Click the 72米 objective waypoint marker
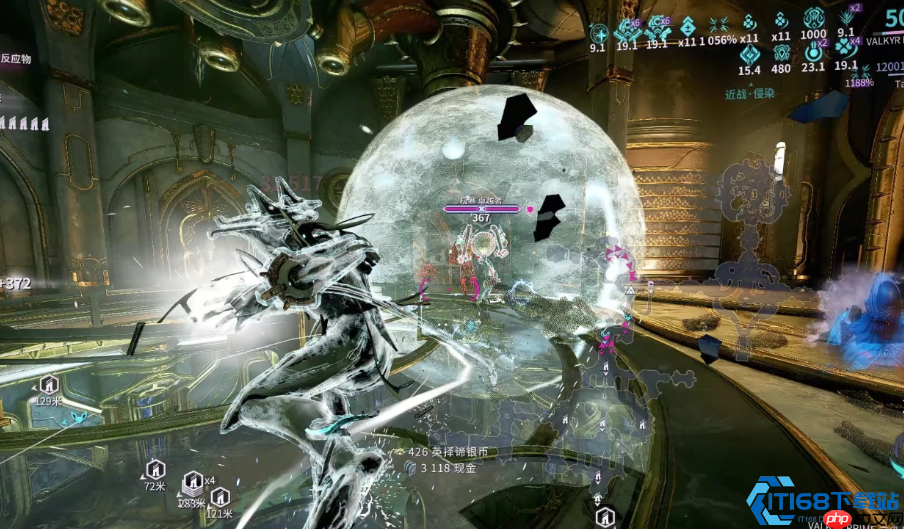 154,470
